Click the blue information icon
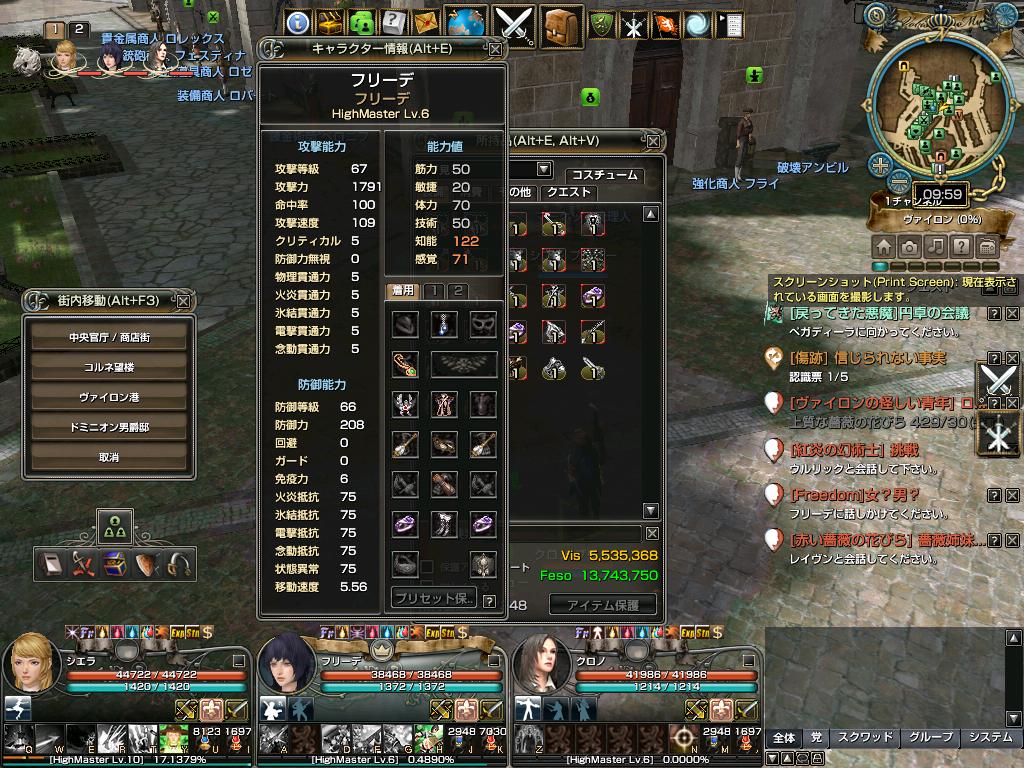Screen dimensions: 1024x768 (297, 23)
